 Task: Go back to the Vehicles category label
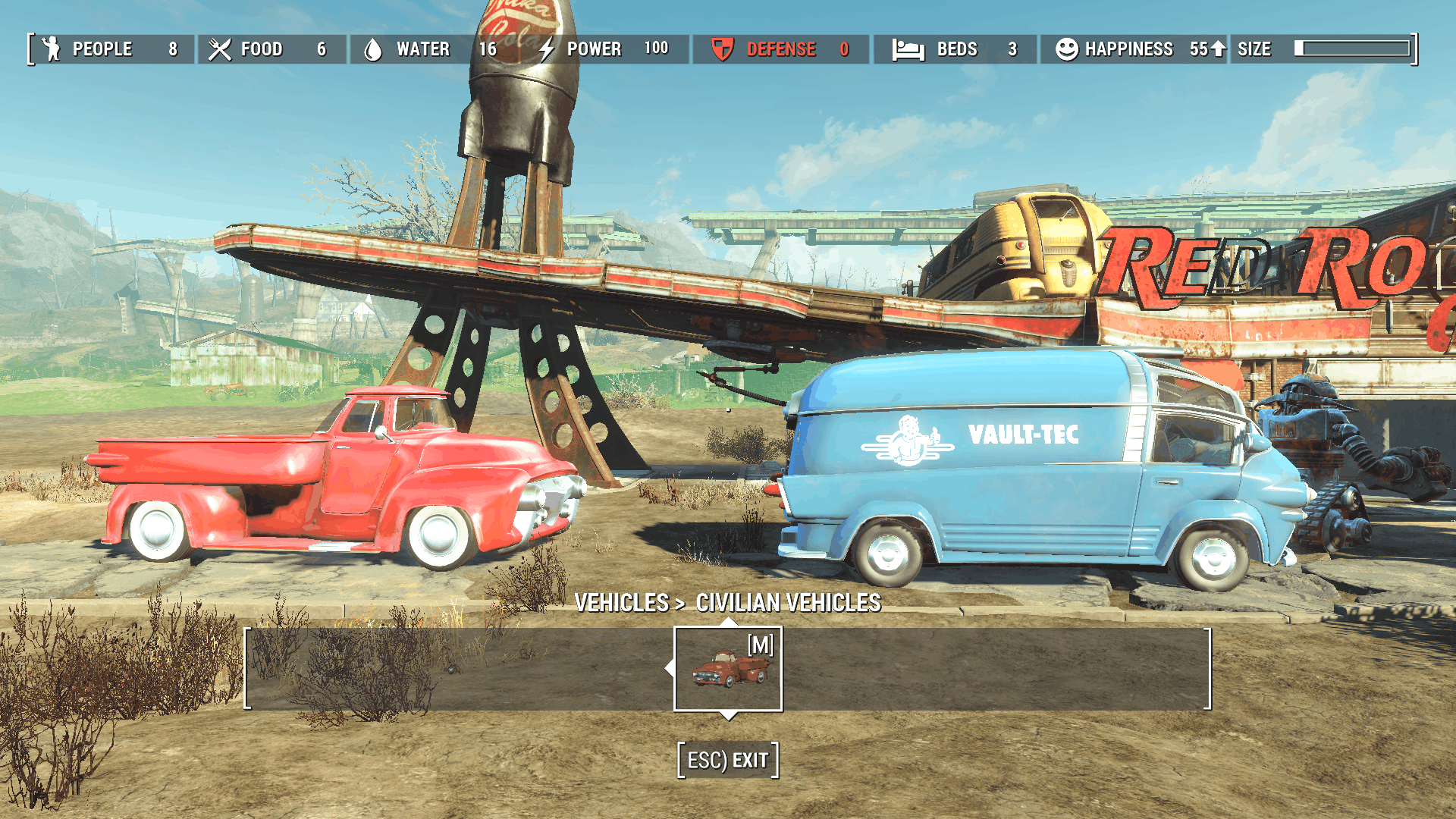point(621,603)
